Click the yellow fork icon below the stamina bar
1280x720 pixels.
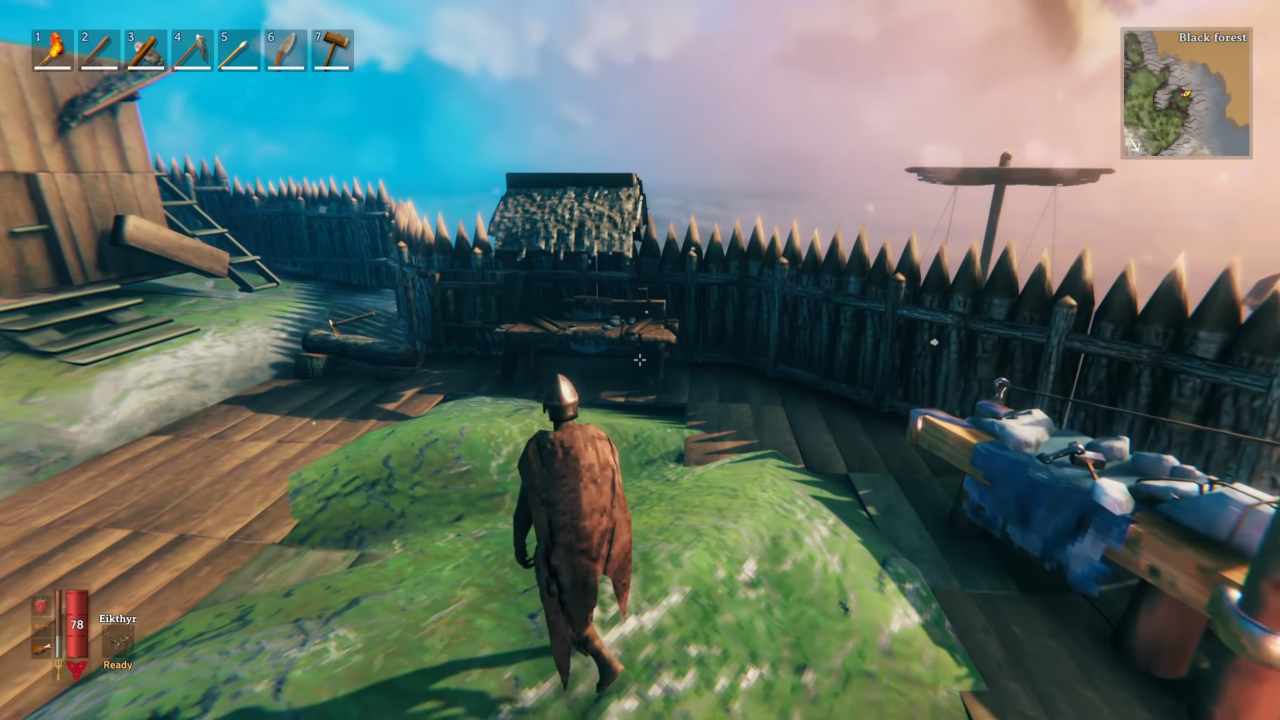tap(59, 667)
